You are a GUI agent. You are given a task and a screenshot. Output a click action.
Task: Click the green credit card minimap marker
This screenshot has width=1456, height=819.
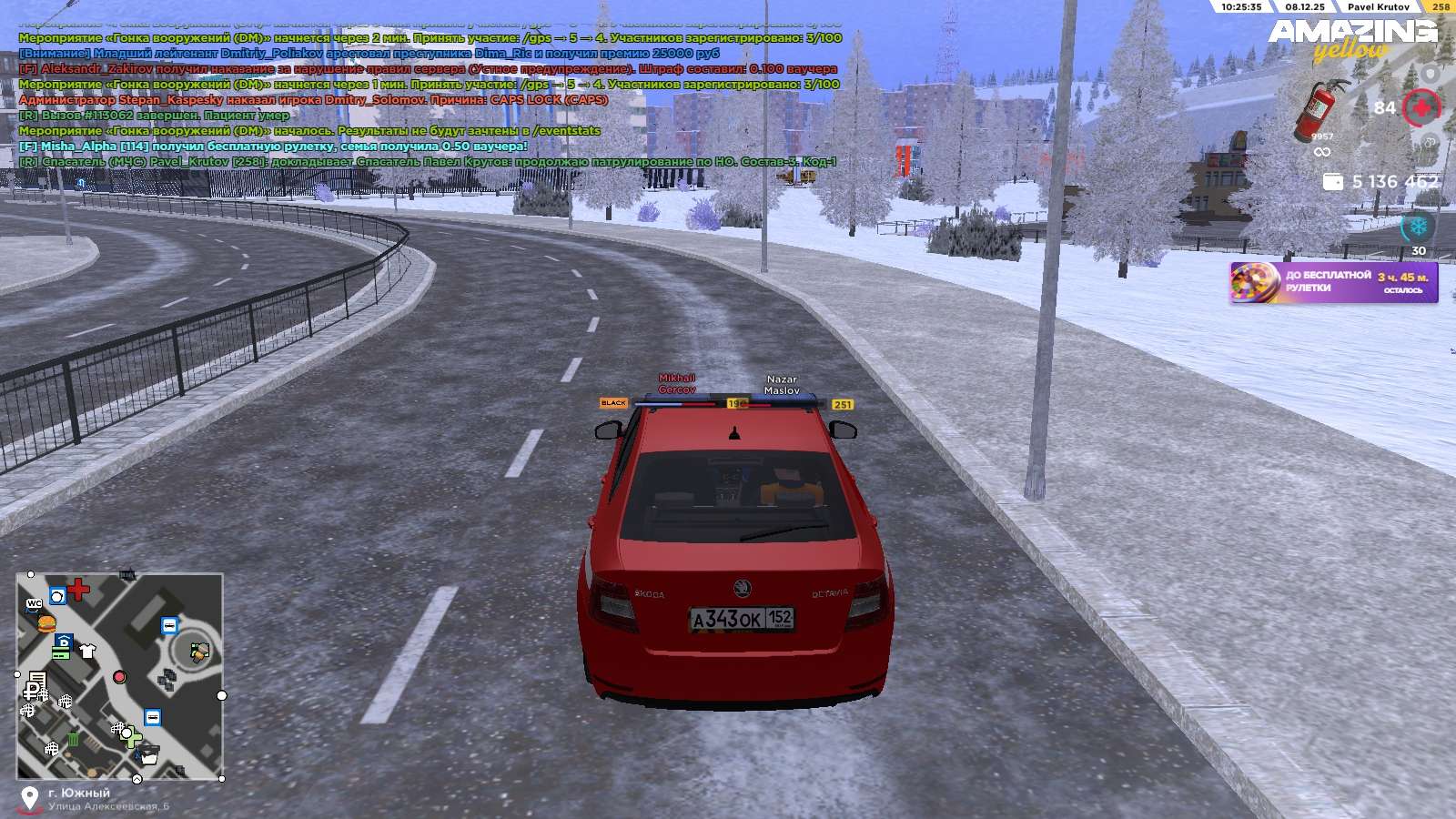pyautogui.click(x=61, y=653)
